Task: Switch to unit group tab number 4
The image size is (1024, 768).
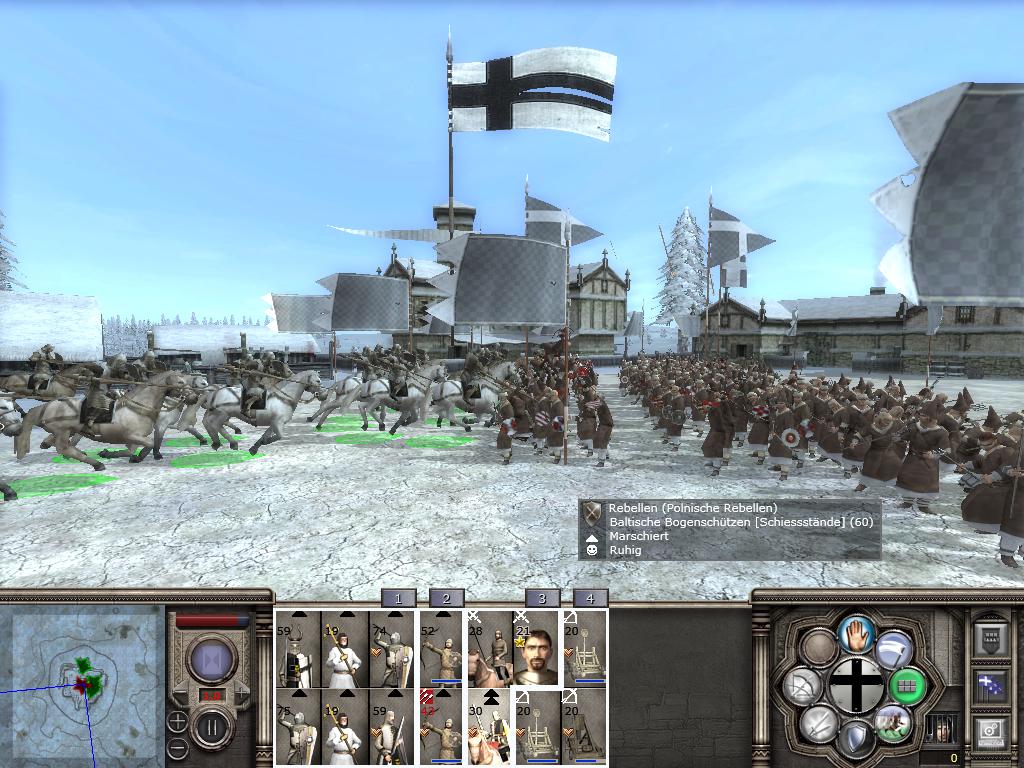Action: pos(590,598)
